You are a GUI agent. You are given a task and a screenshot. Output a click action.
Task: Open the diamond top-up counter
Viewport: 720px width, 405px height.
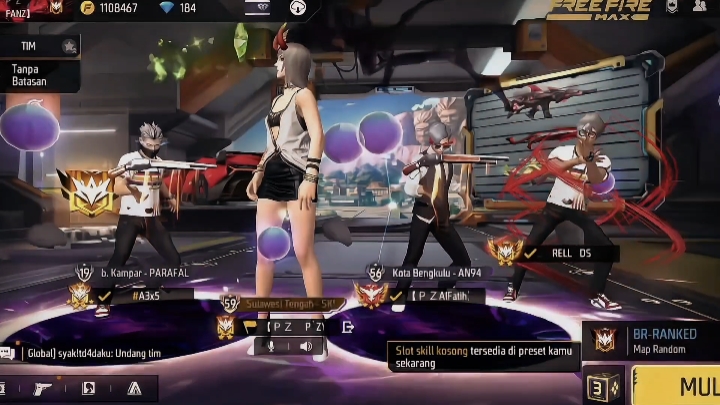[x=179, y=8]
